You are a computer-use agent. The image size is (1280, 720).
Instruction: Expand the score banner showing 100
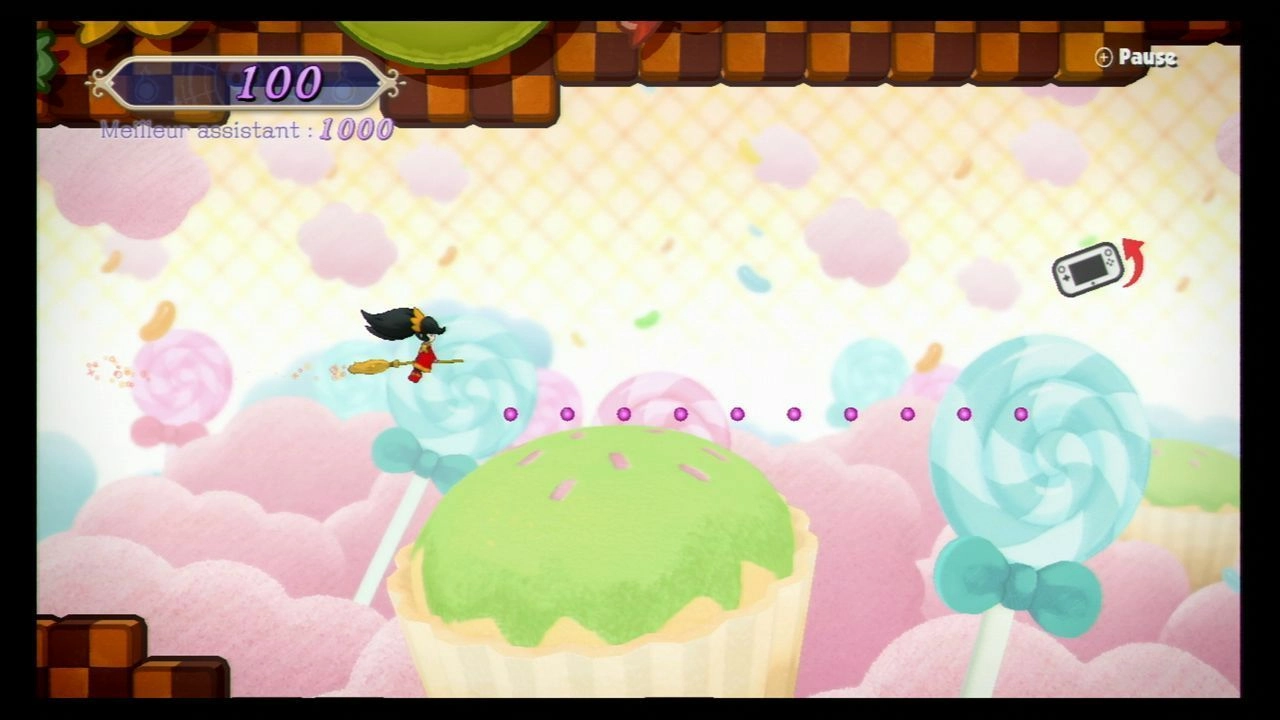tap(247, 82)
